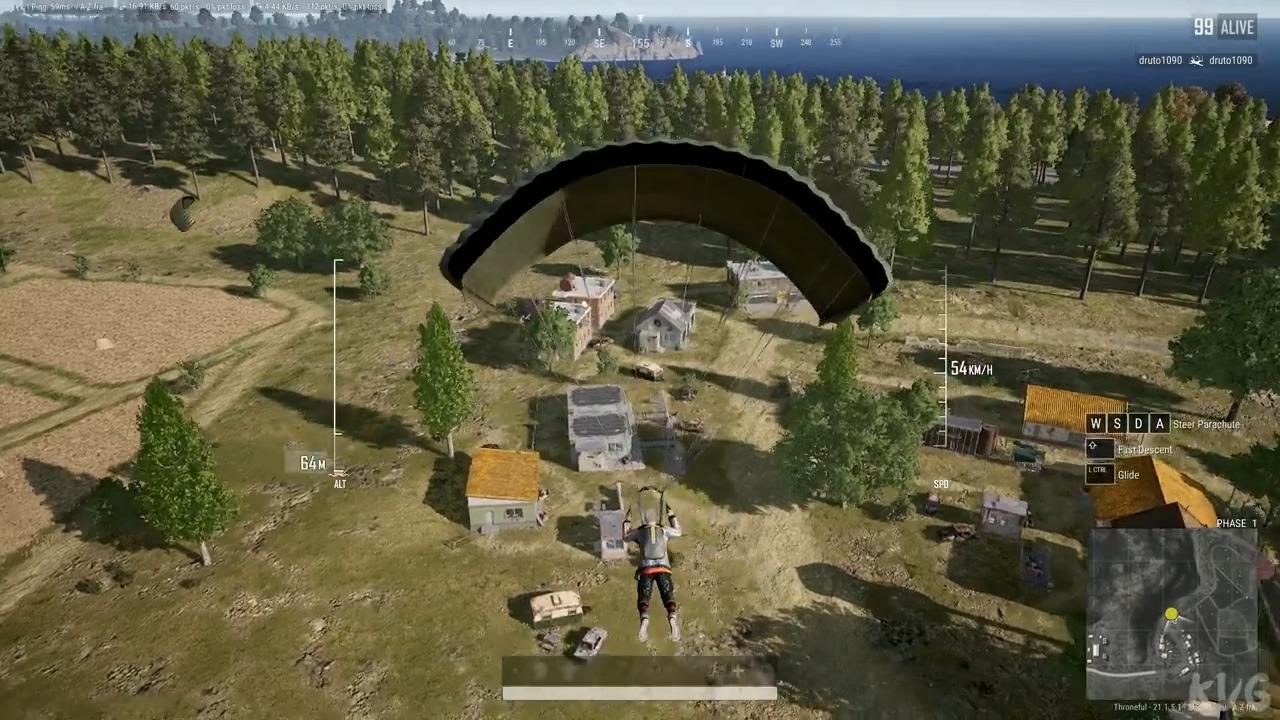Click the A key icon in Steer Parachute hint
The height and width of the screenshot is (720, 1280).
[x=1160, y=424]
